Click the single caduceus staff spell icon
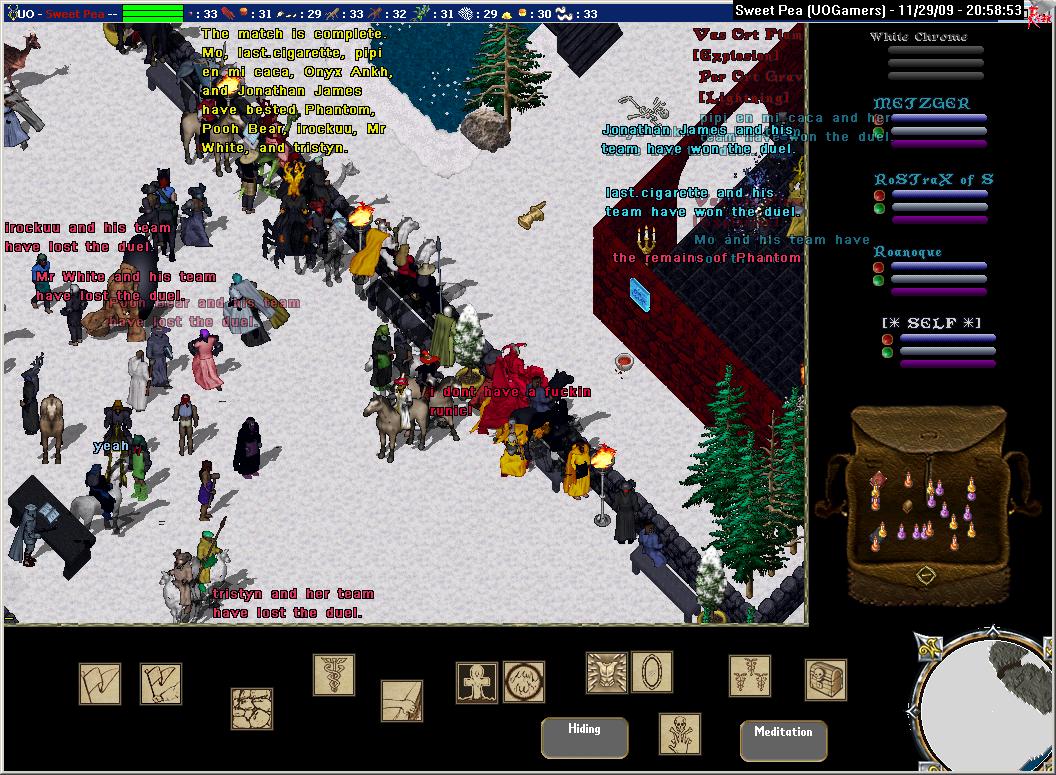 point(334,674)
